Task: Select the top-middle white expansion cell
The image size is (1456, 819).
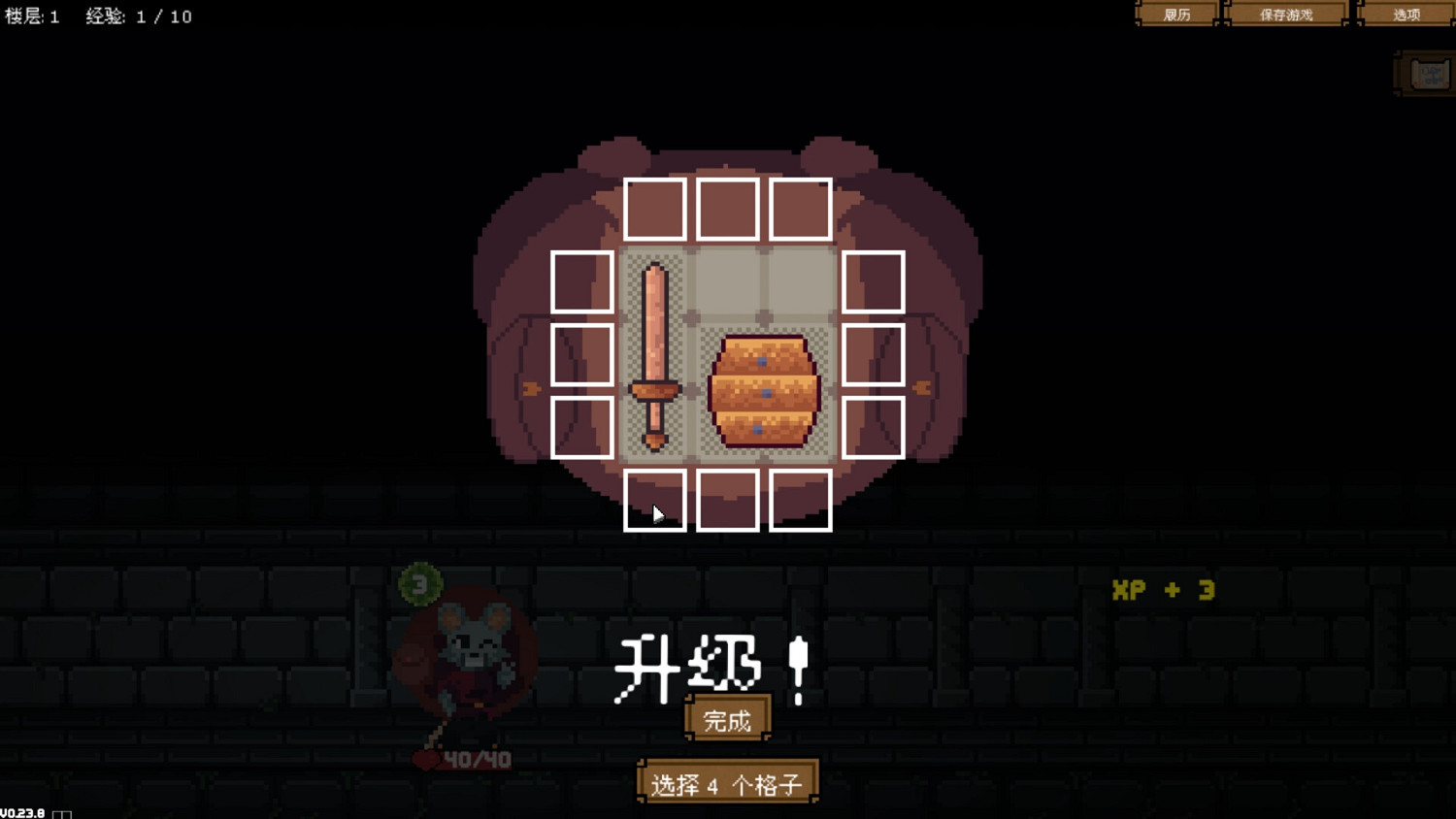Action: (727, 209)
